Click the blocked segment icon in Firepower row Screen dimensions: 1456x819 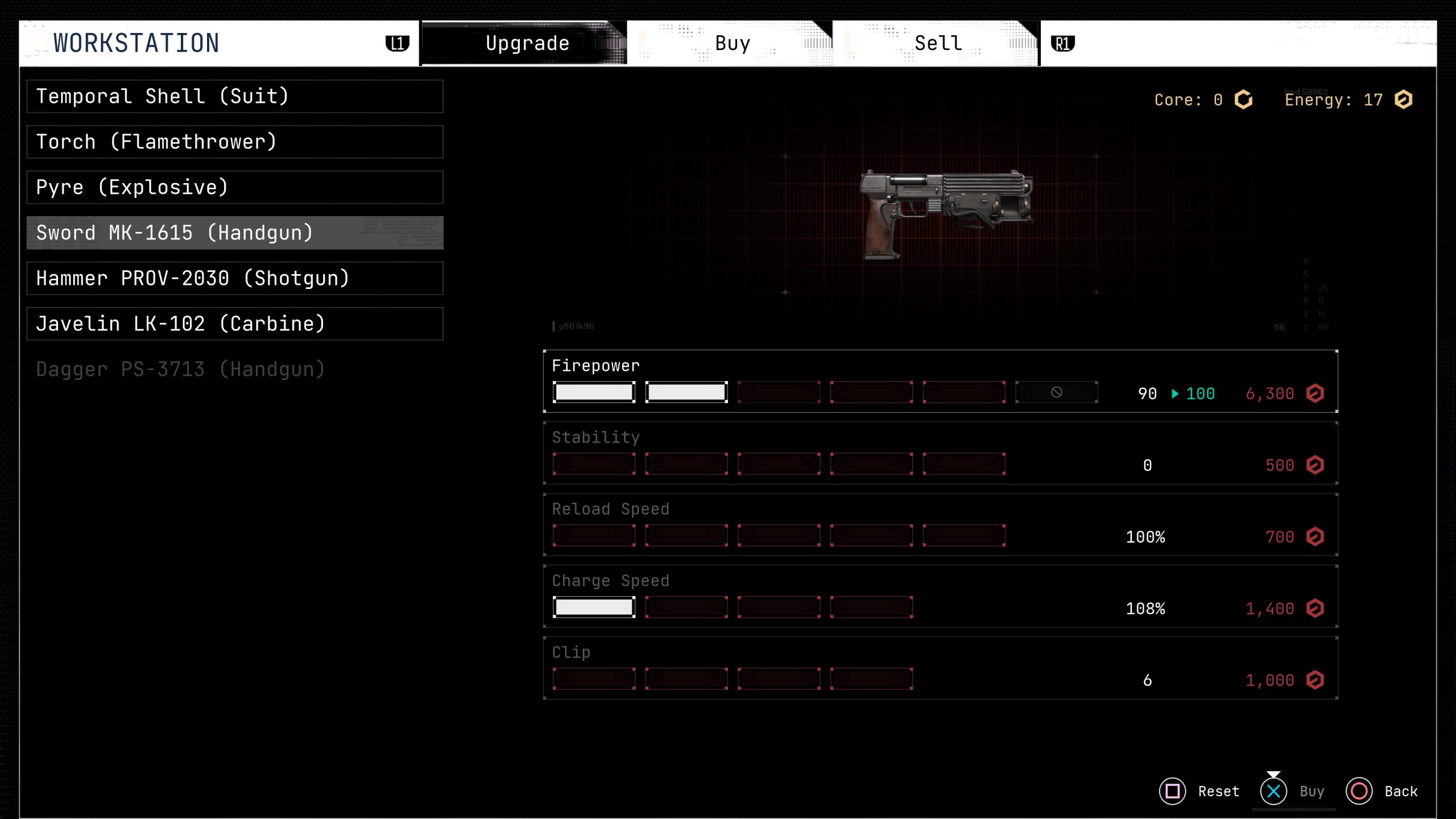click(1056, 392)
